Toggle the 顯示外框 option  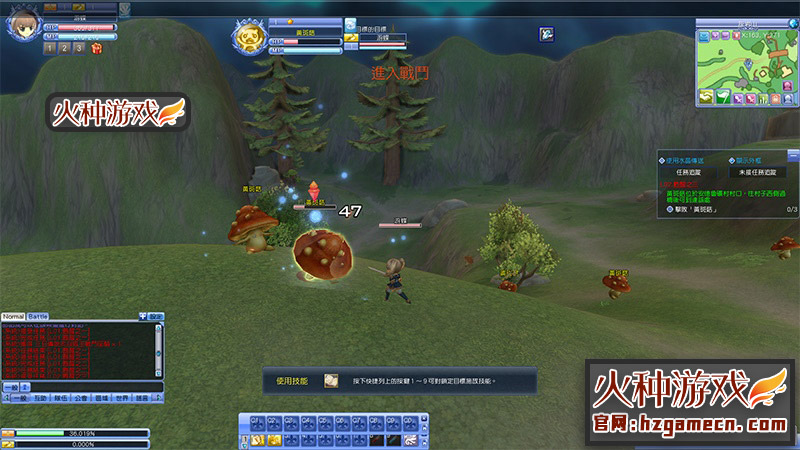(731, 159)
